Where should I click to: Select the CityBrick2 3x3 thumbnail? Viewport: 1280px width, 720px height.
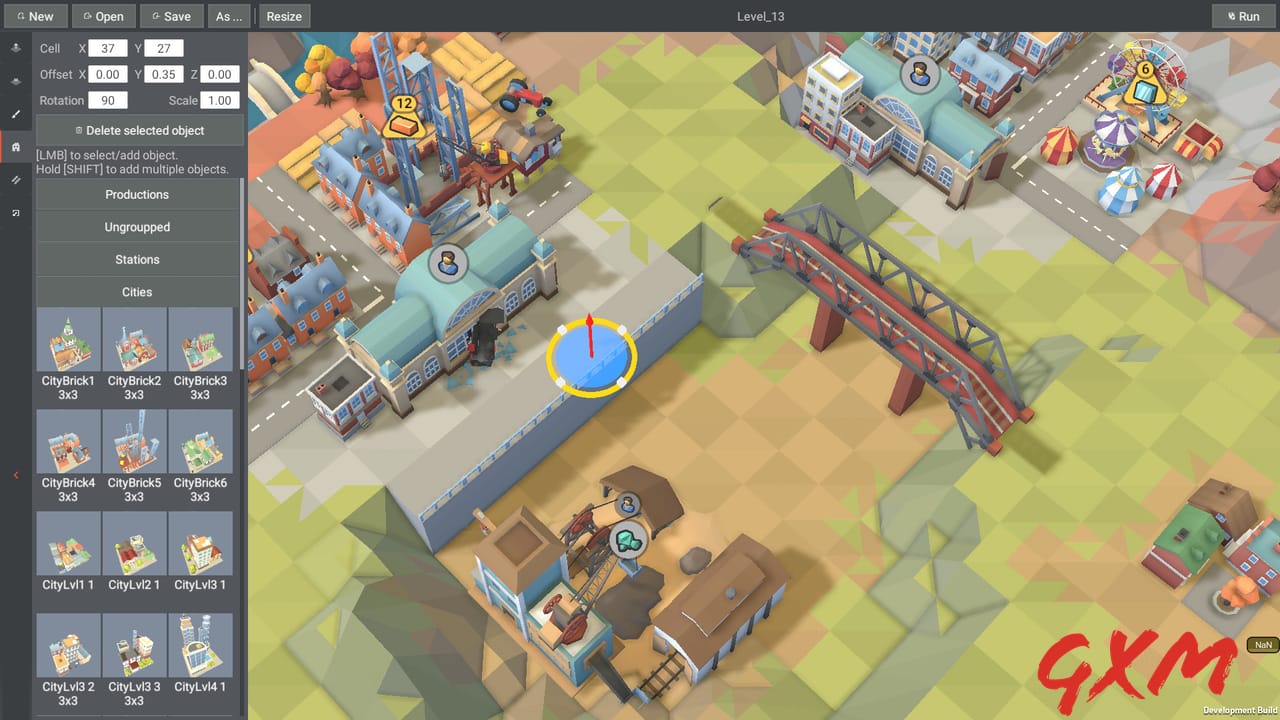pyautogui.click(x=134, y=339)
